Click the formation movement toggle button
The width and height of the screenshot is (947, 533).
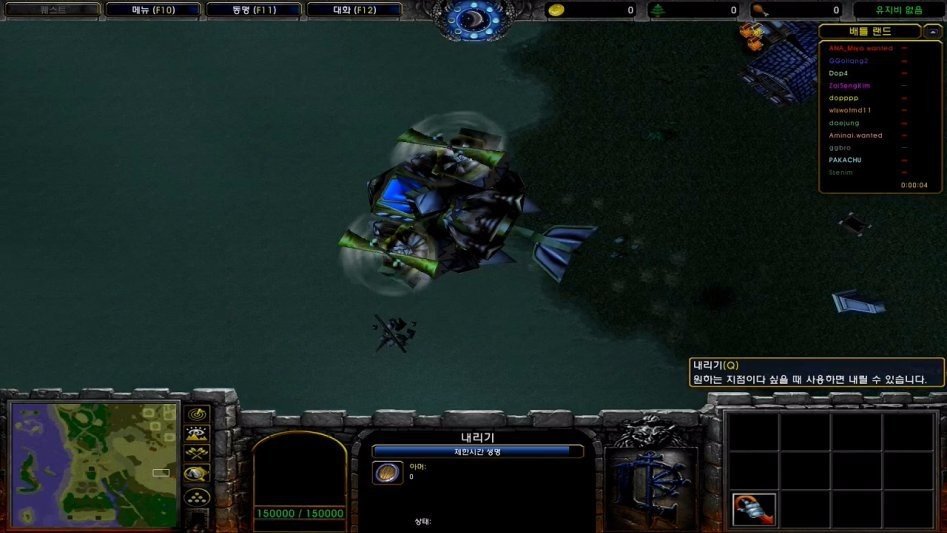[198, 496]
